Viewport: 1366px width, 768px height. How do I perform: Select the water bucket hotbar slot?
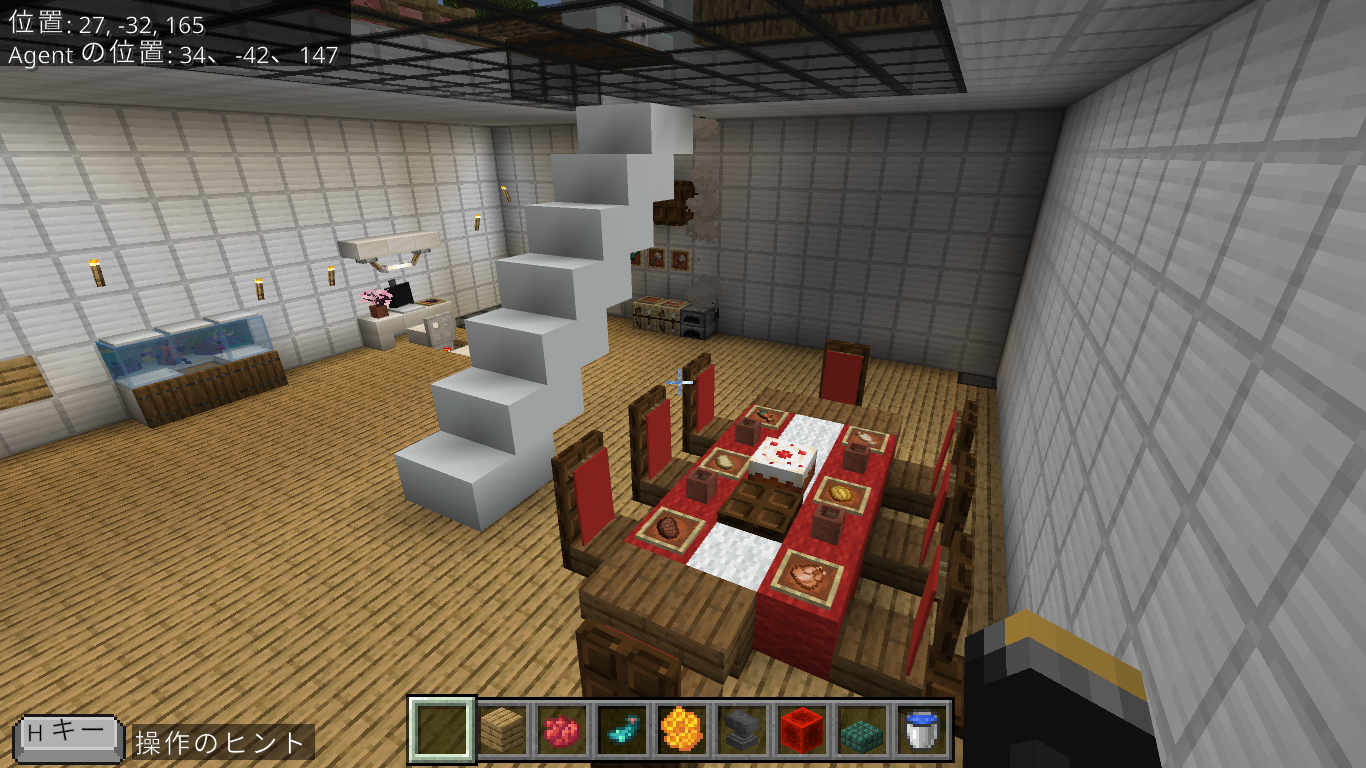click(921, 730)
